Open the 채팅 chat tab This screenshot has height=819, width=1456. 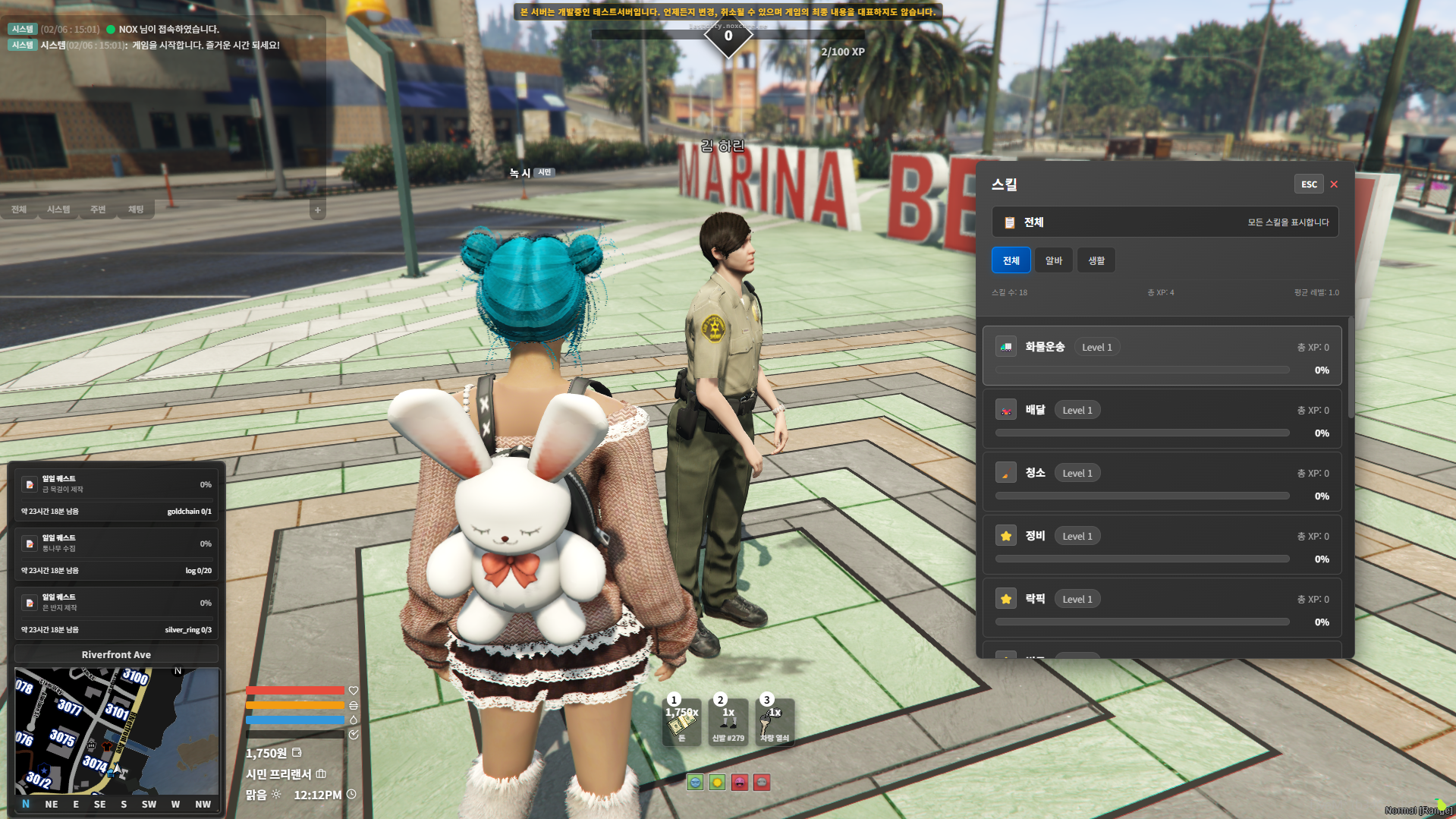click(x=136, y=209)
